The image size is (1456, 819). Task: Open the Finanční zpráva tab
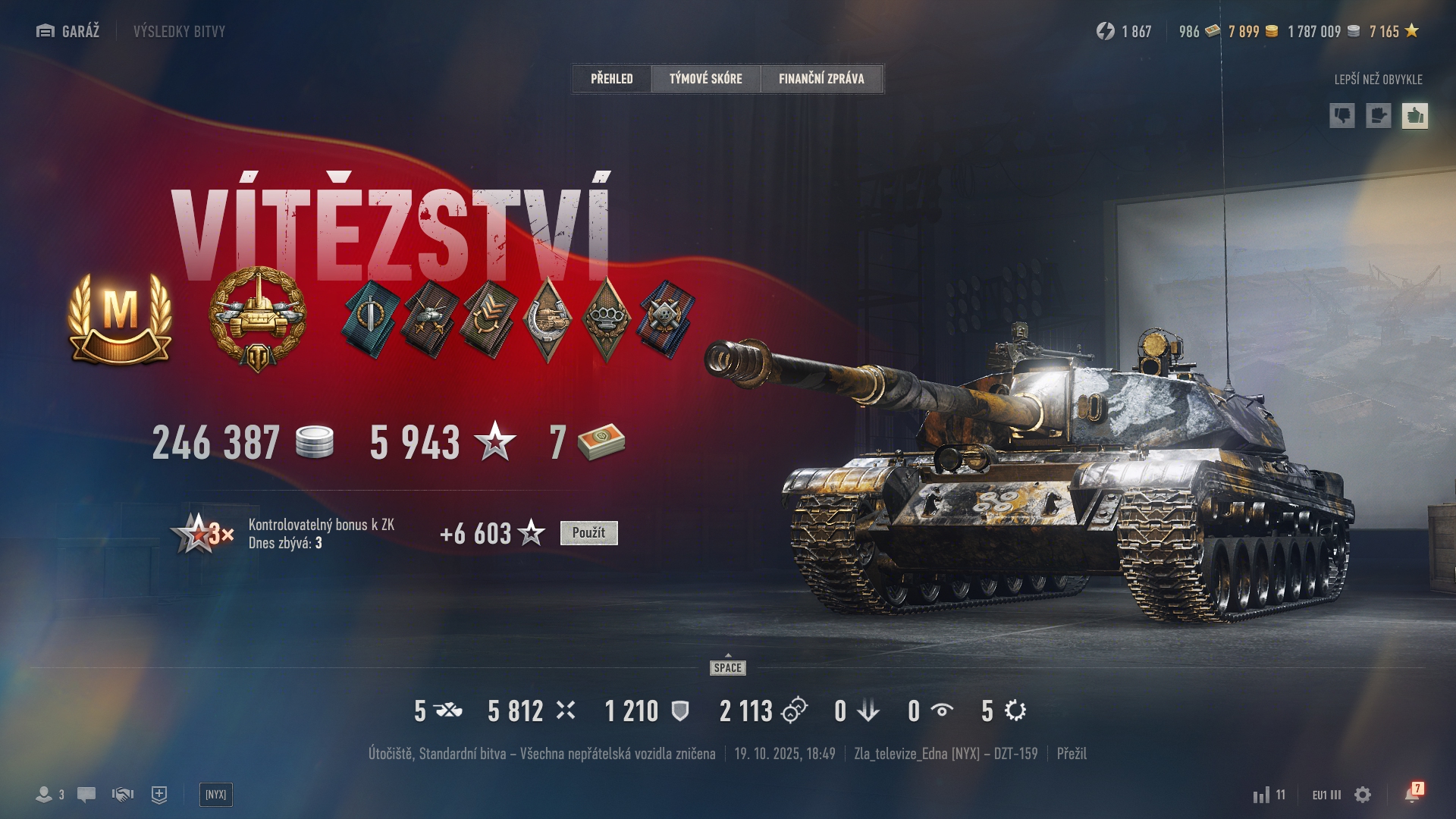[821, 79]
